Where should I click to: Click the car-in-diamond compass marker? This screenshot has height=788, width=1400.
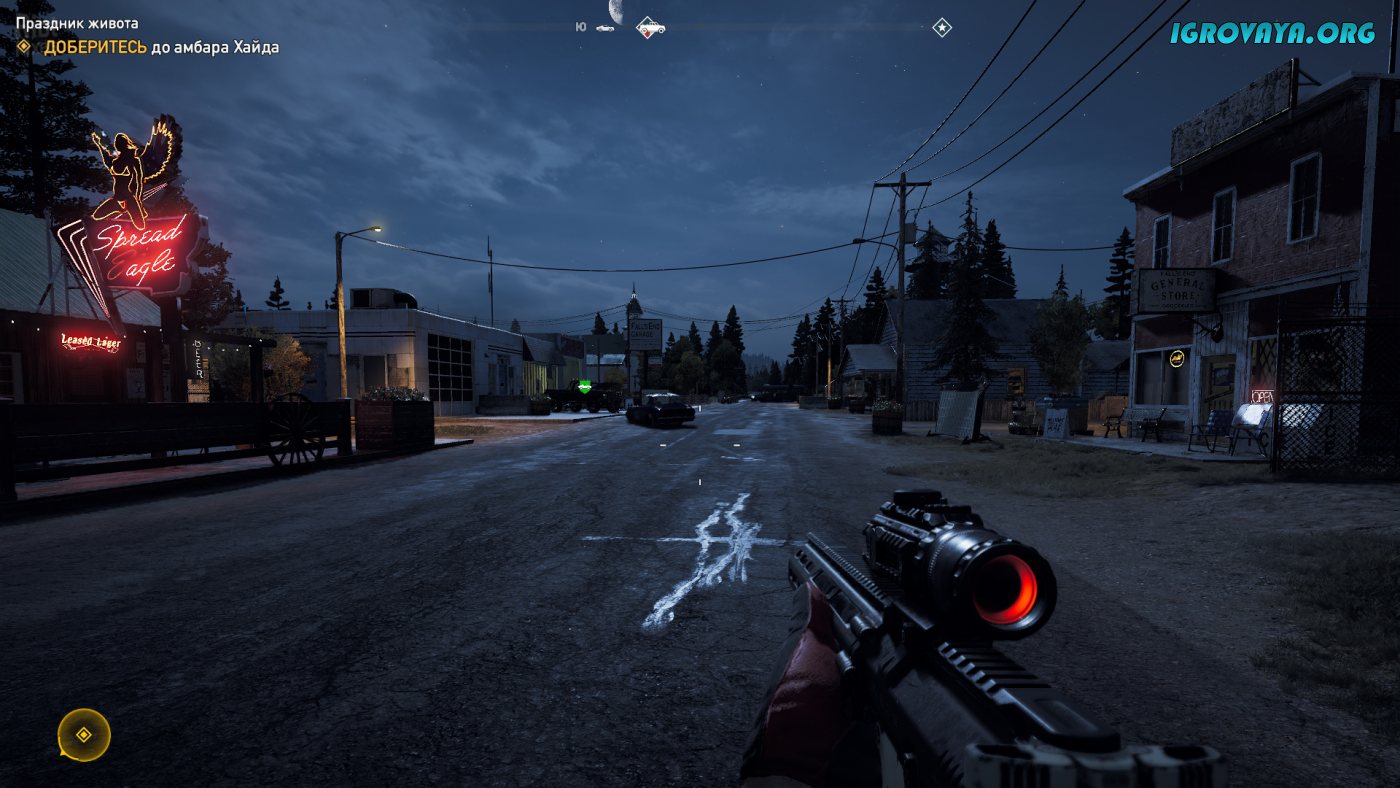point(651,27)
